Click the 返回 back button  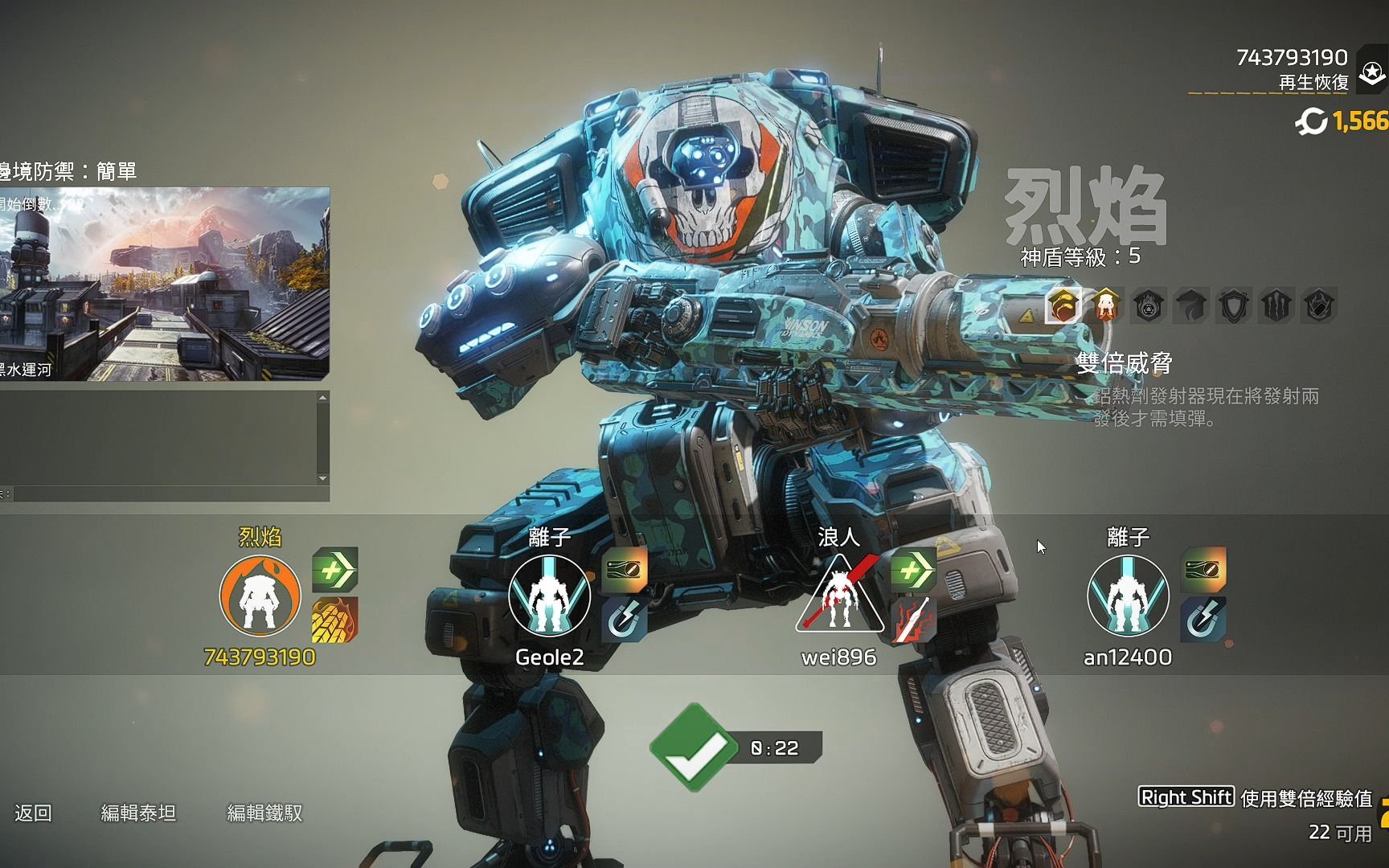pos(33,813)
